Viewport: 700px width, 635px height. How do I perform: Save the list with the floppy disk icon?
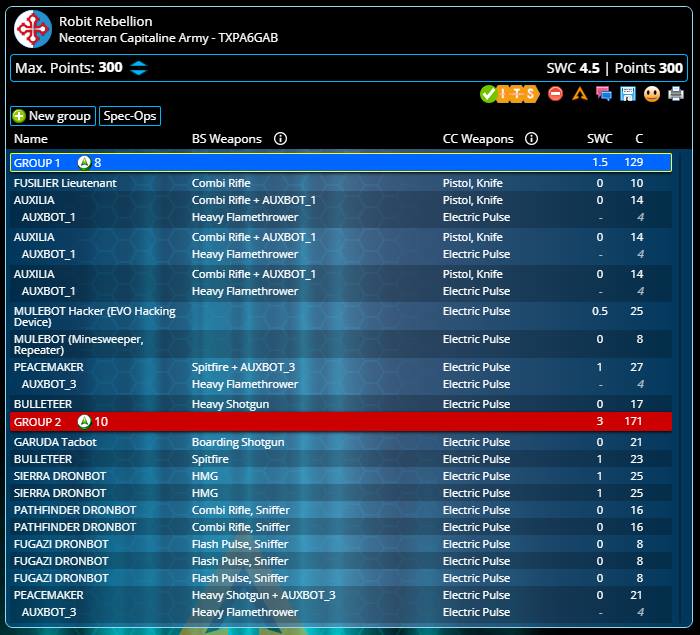628,94
